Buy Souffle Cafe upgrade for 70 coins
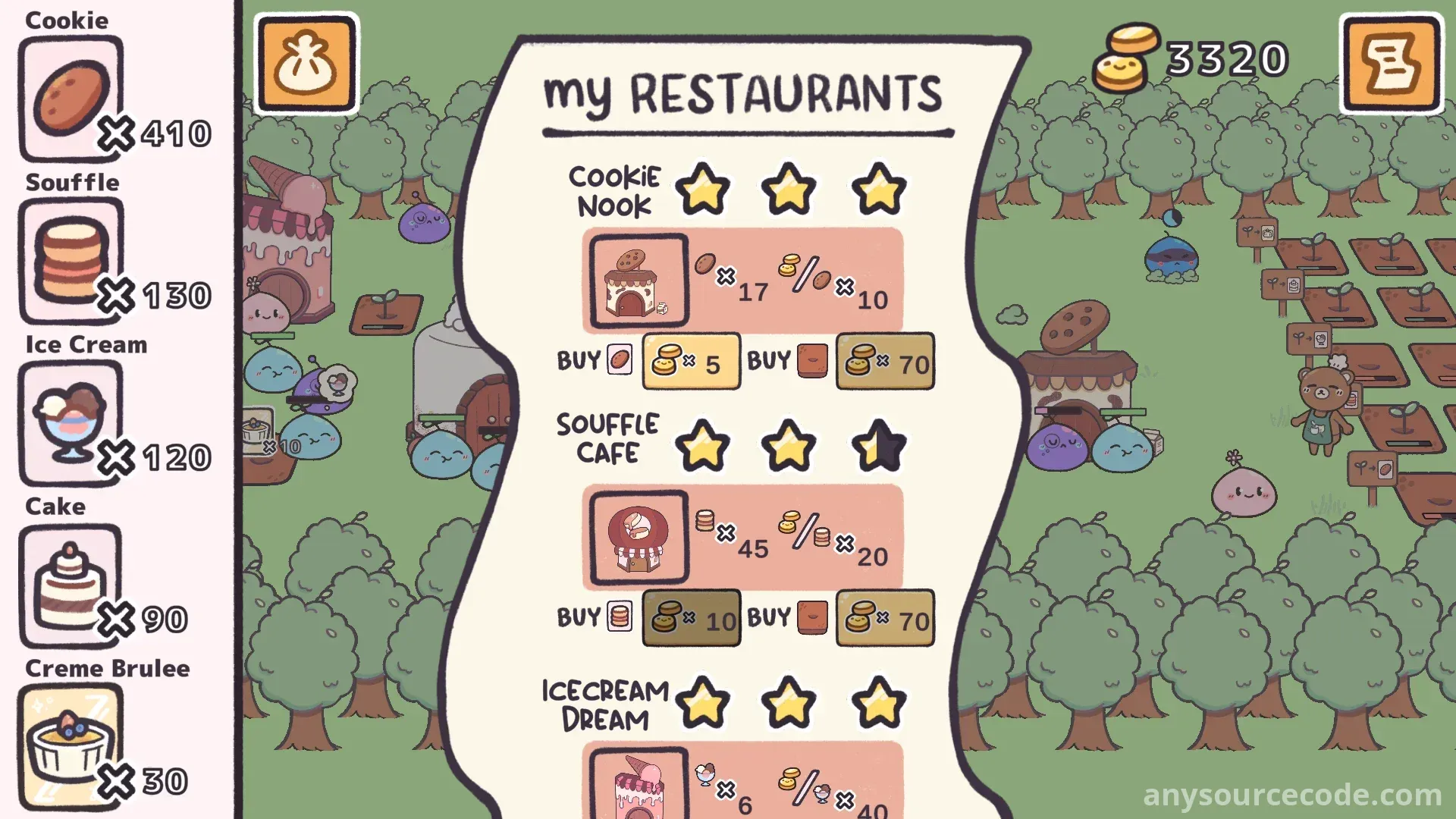 click(x=885, y=618)
